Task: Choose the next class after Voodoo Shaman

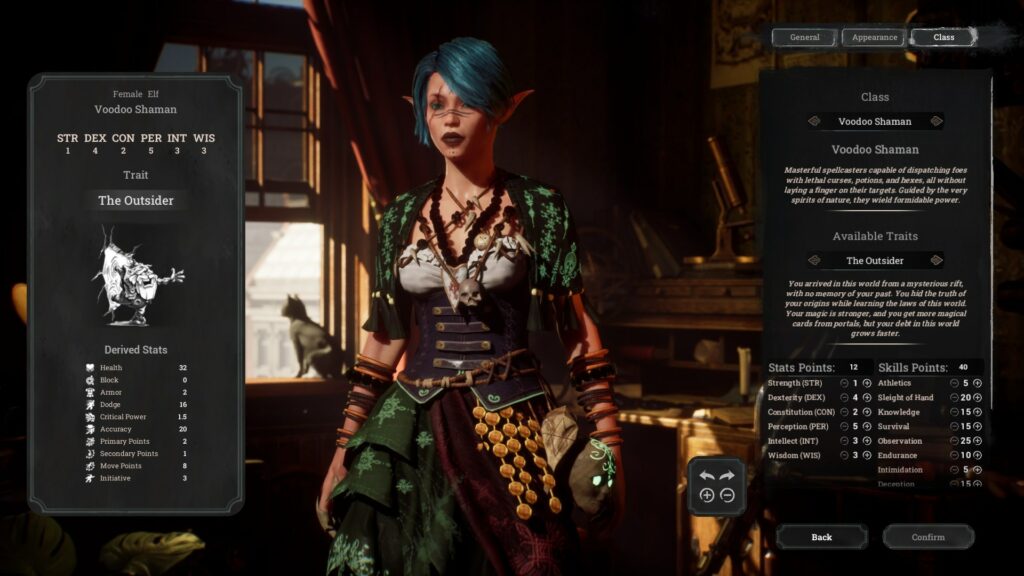Action: pyautogui.click(x=936, y=121)
